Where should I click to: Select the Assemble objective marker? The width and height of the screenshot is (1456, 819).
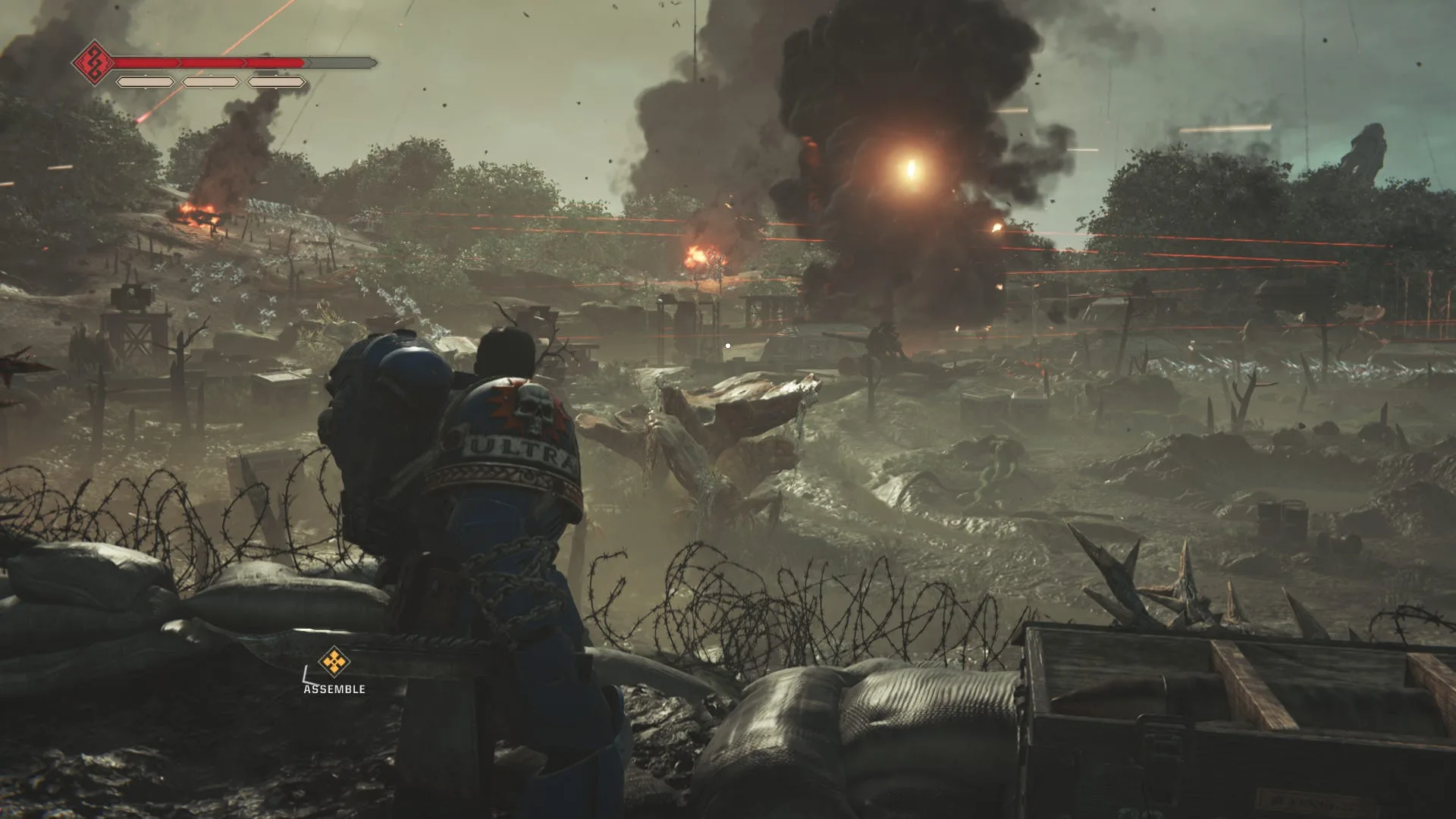[x=332, y=662]
